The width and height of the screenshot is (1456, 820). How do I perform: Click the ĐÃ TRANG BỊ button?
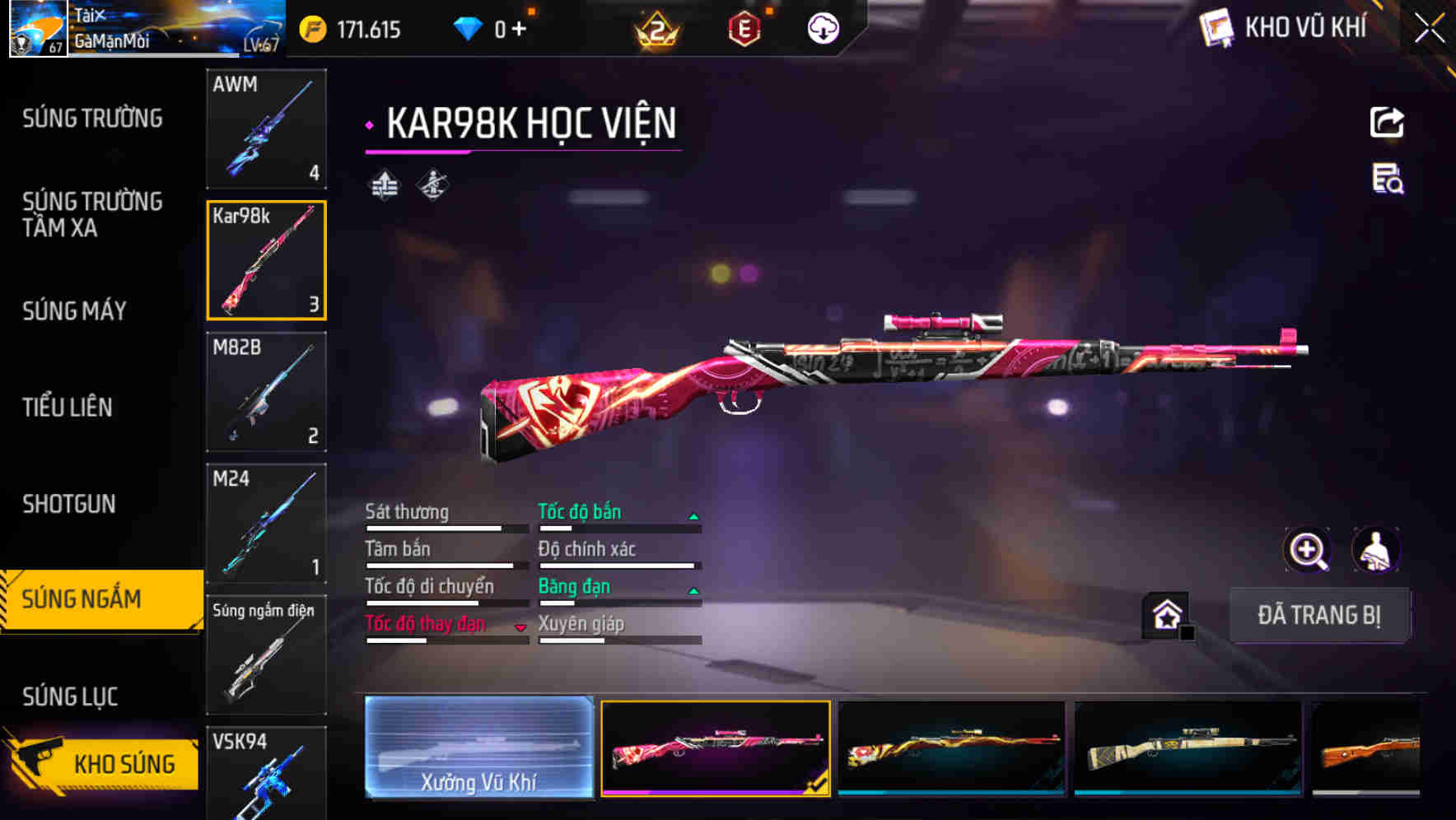point(1319,615)
